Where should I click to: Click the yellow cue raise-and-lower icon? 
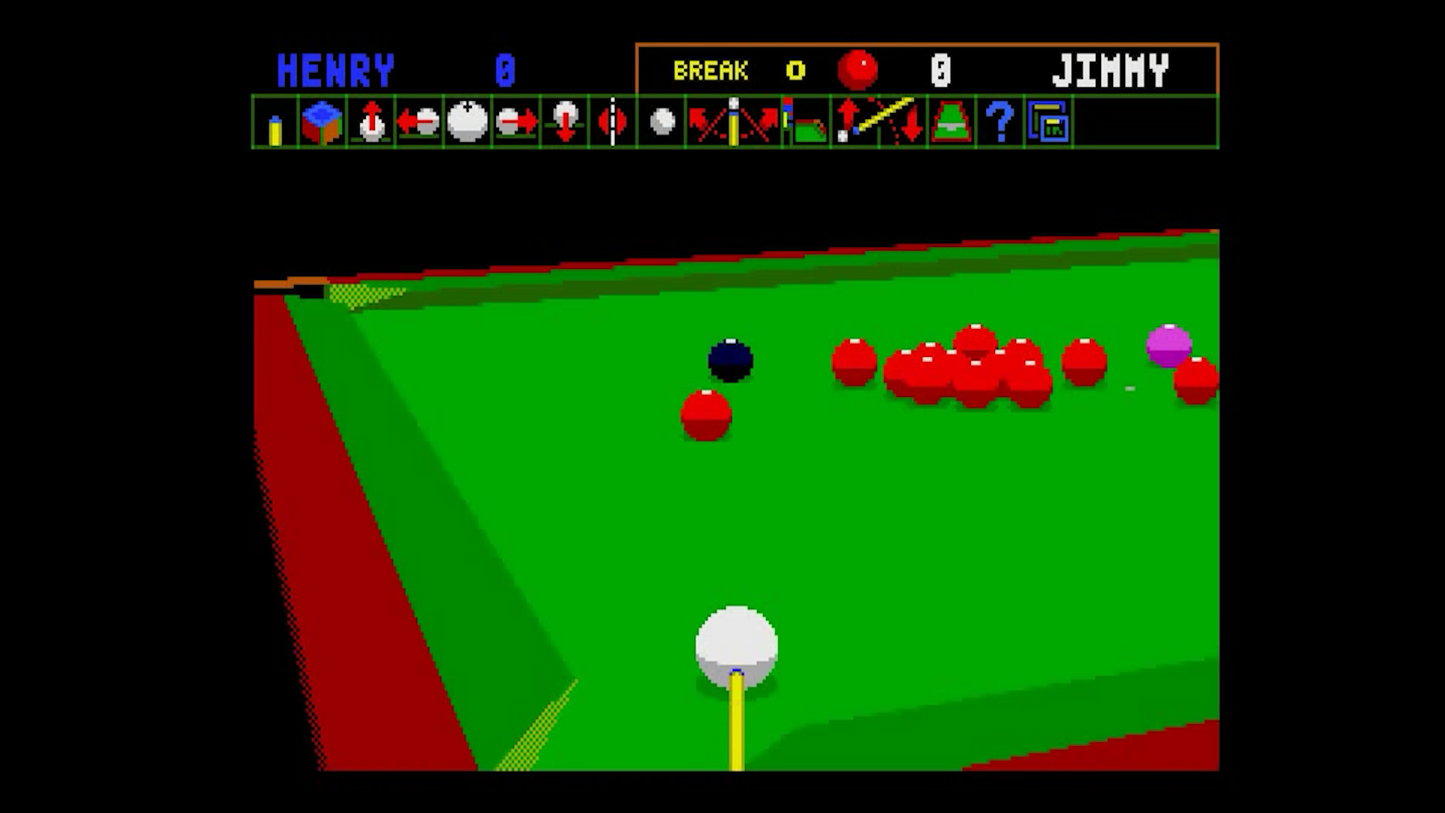click(x=879, y=122)
